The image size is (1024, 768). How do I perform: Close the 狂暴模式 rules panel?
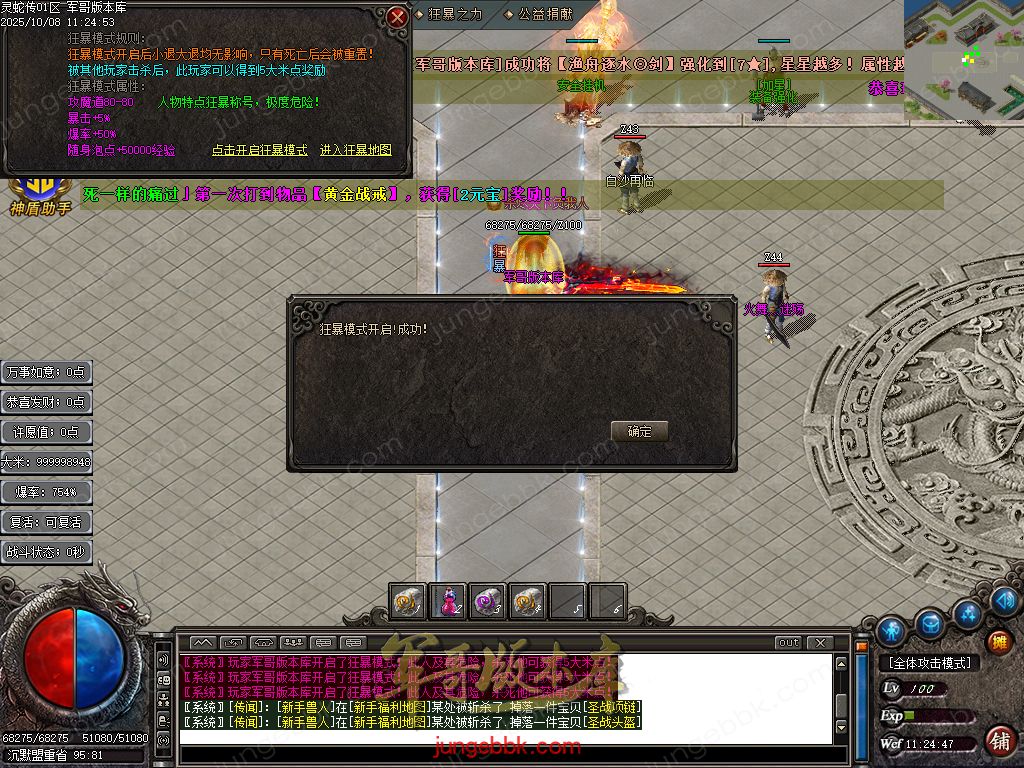pos(397,17)
